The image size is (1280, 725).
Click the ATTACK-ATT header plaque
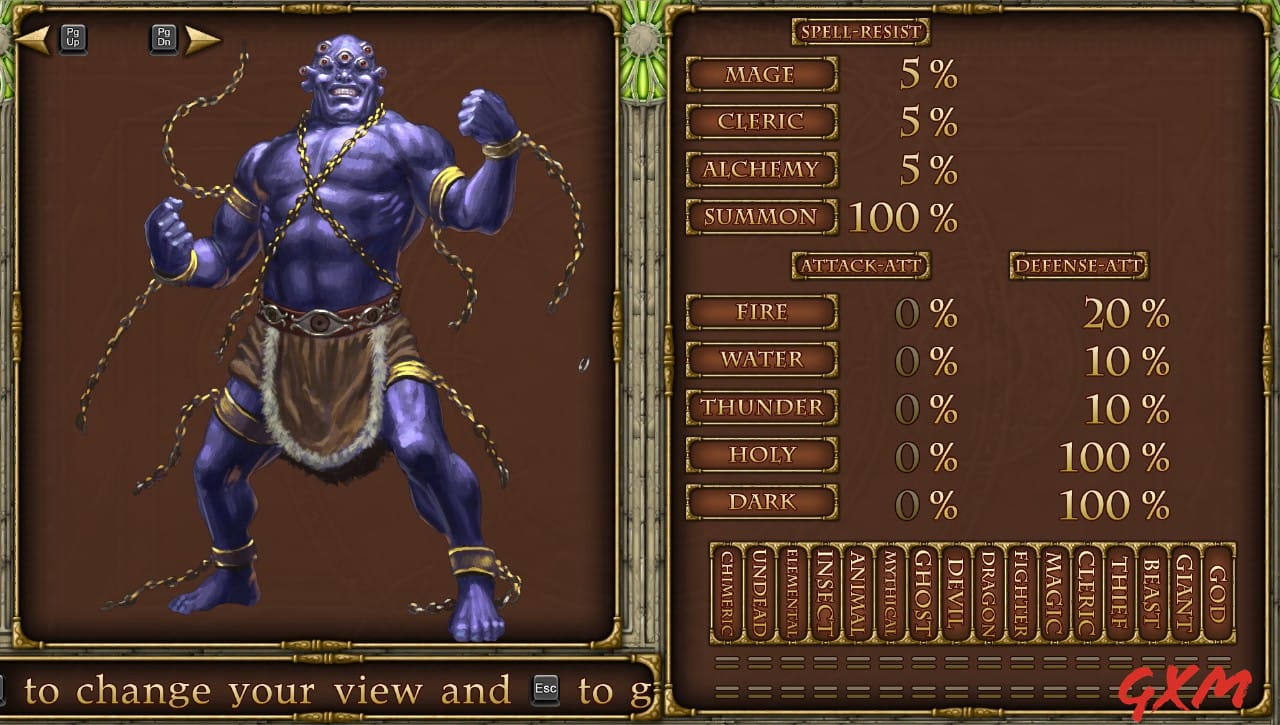(860, 266)
